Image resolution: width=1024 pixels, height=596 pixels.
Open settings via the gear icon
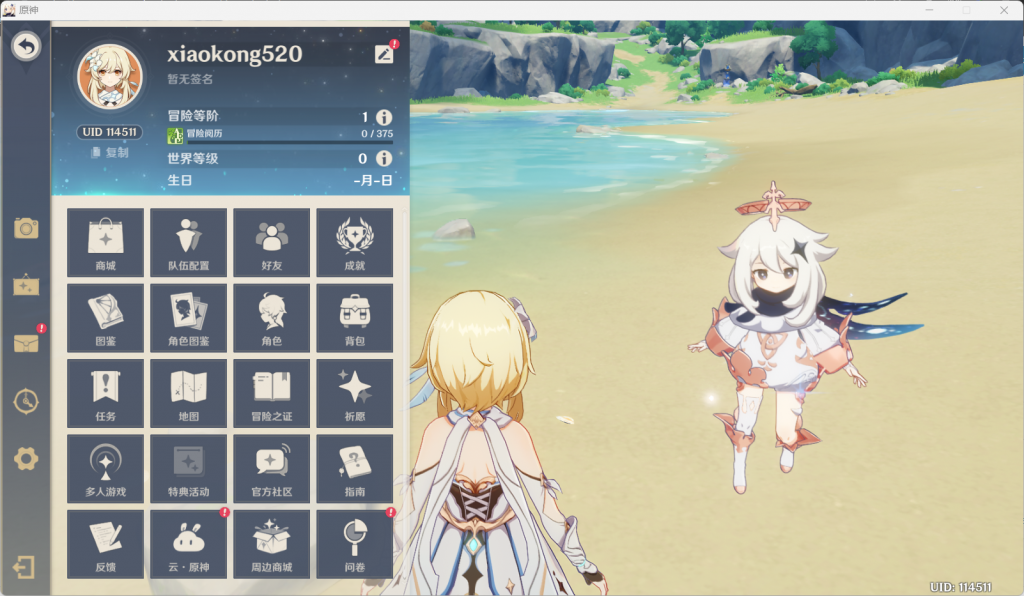26,459
